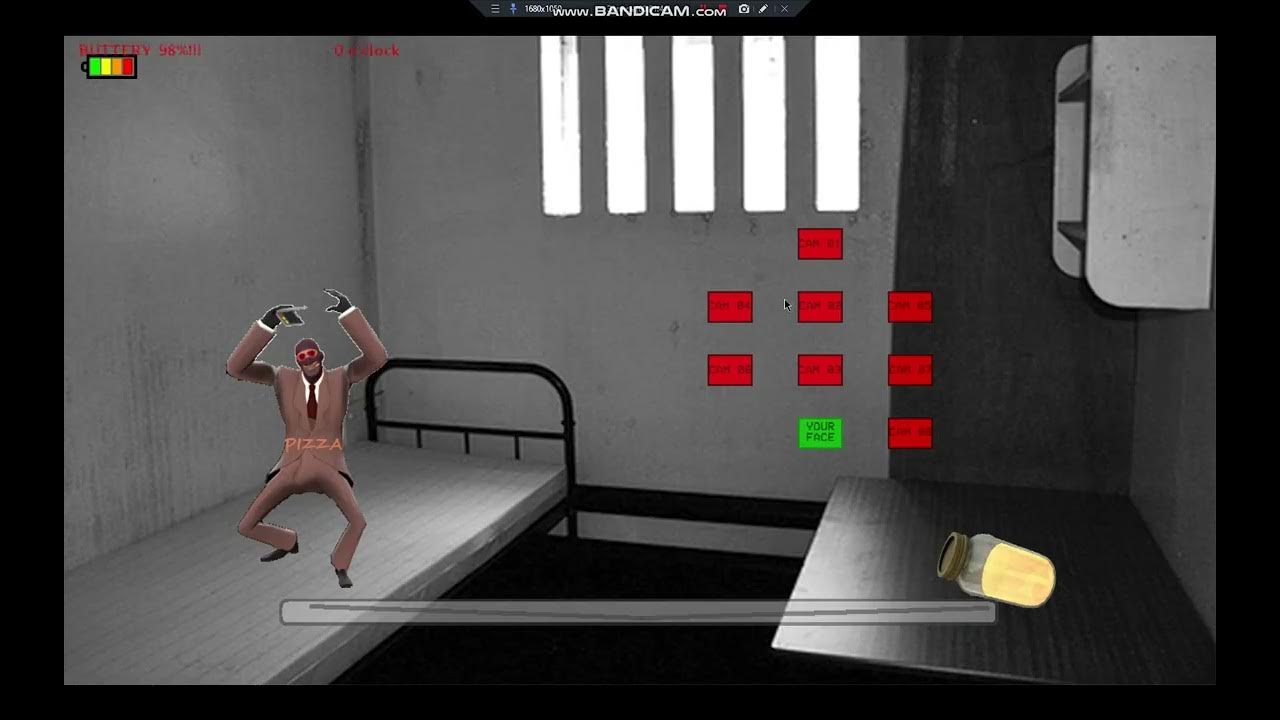Image resolution: width=1280 pixels, height=720 pixels.
Task: Select the CAM 08 camera button
Action: [910, 433]
